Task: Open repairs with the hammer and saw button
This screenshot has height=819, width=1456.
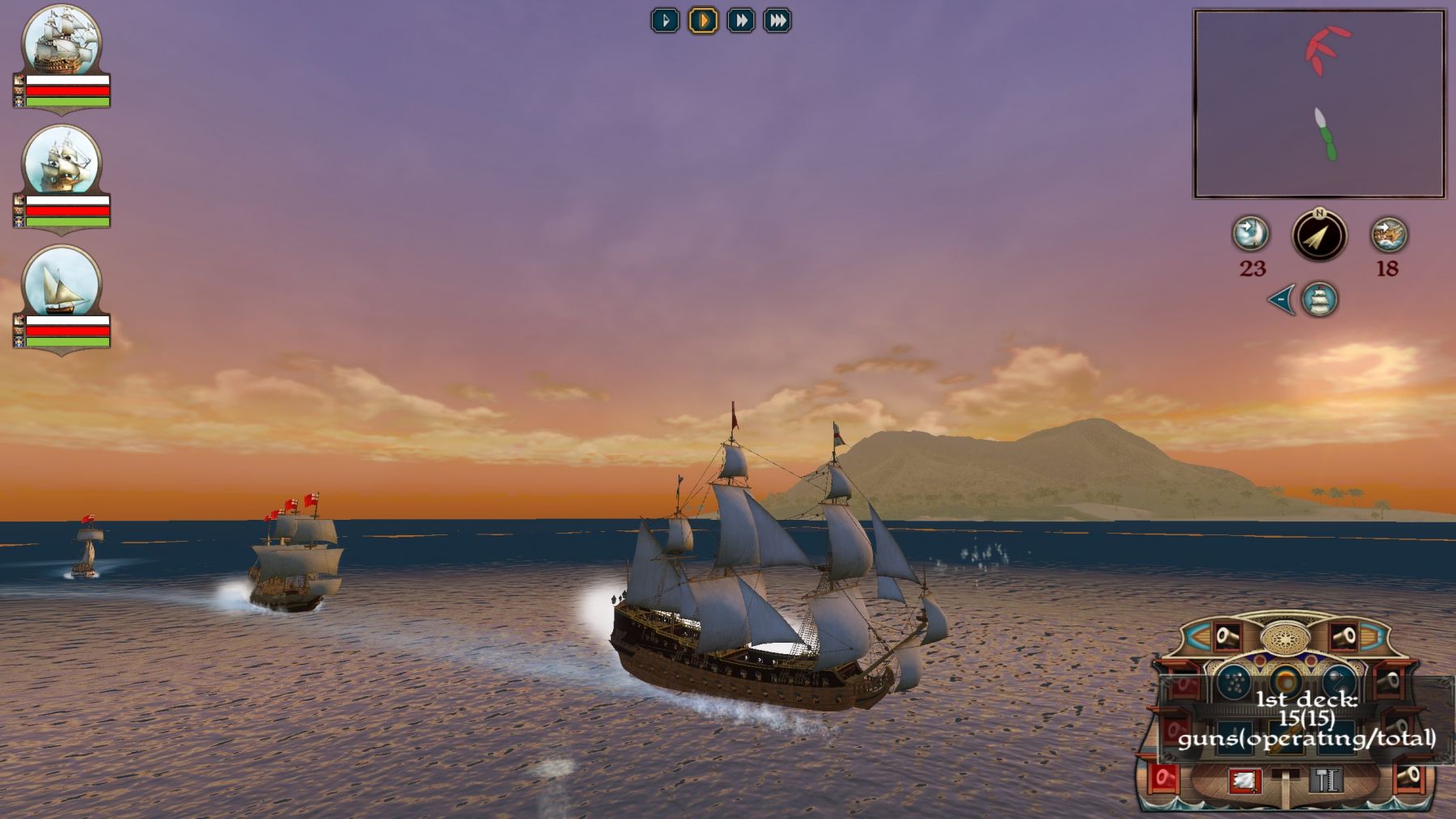Action: coord(1325,780)
